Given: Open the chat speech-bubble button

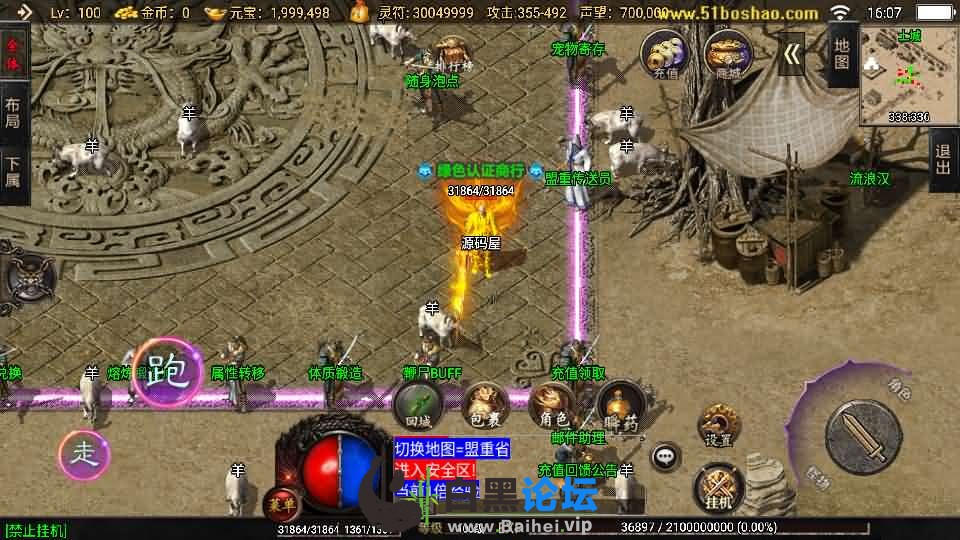Looking at the screenshot, I should click(664, 458).
